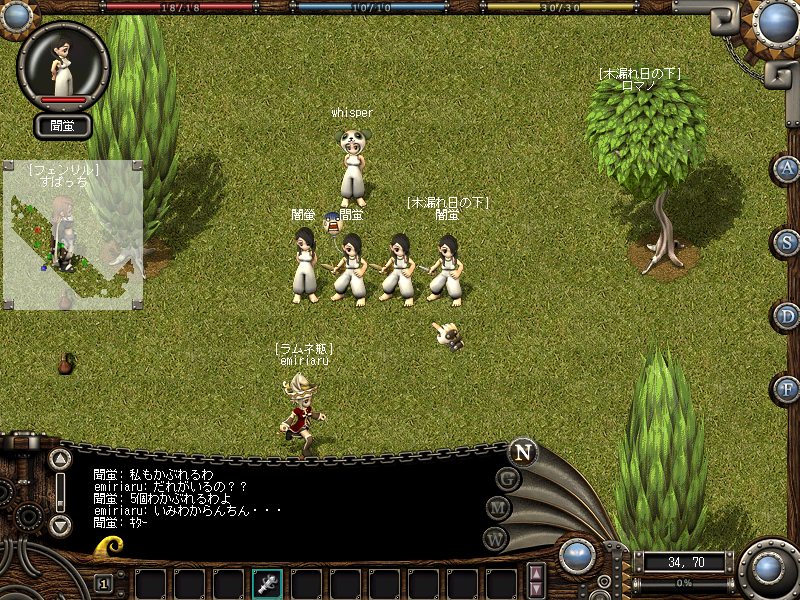Image resolution: width=800 pixels, height=600 pixels.
Task: Select the round S button on the right edge
Action: pos(788,242)
